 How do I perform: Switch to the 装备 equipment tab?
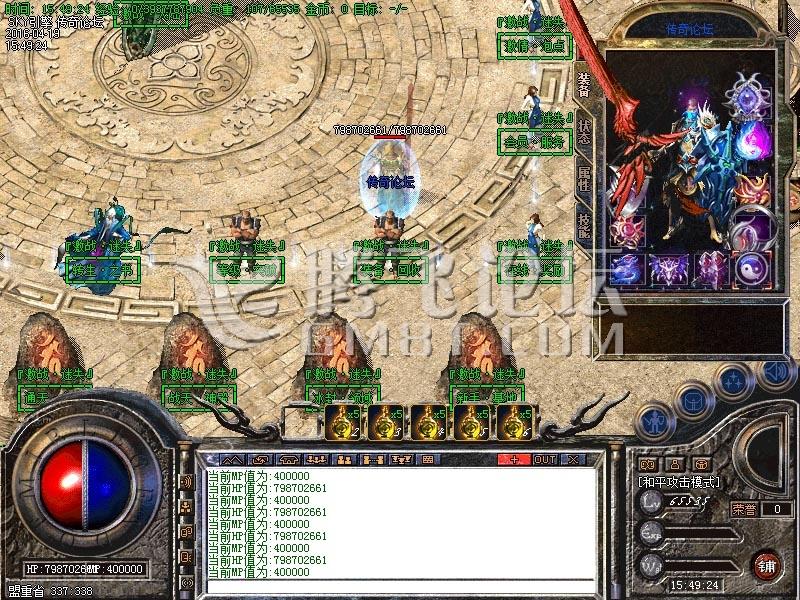[585, 85]
